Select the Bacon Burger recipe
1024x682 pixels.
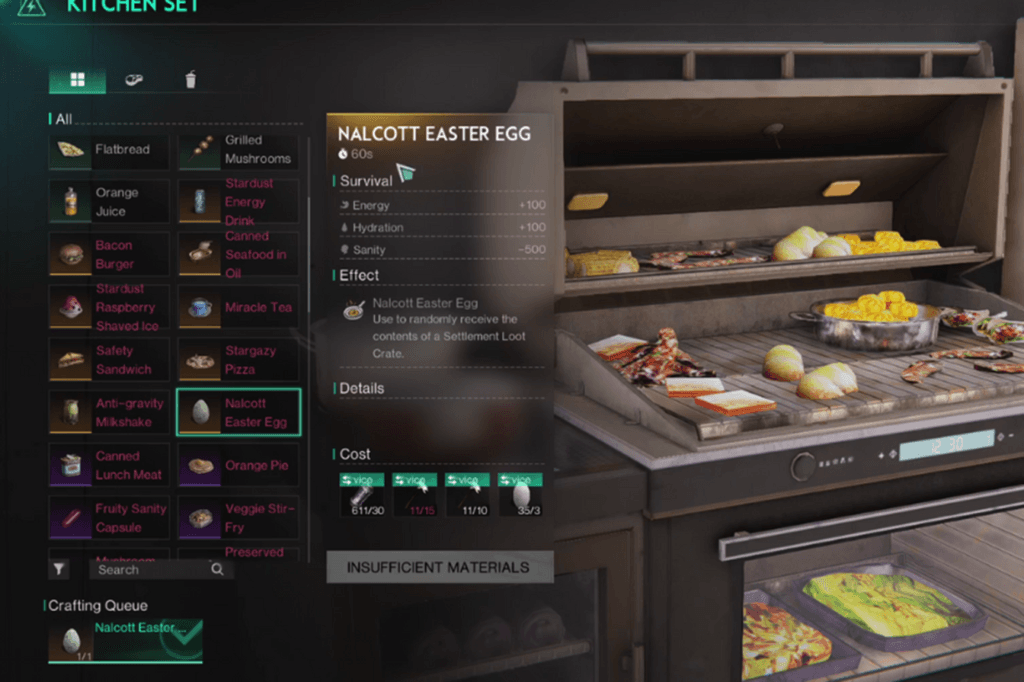(x=109, y=254)
